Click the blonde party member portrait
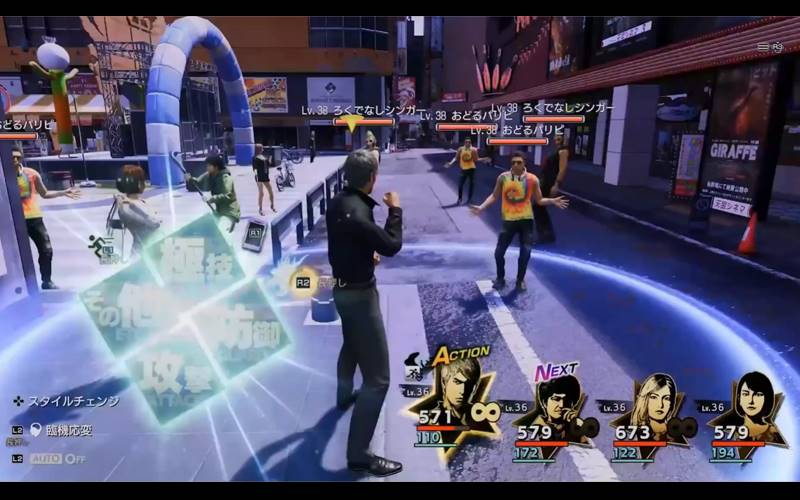 [652, 408]
